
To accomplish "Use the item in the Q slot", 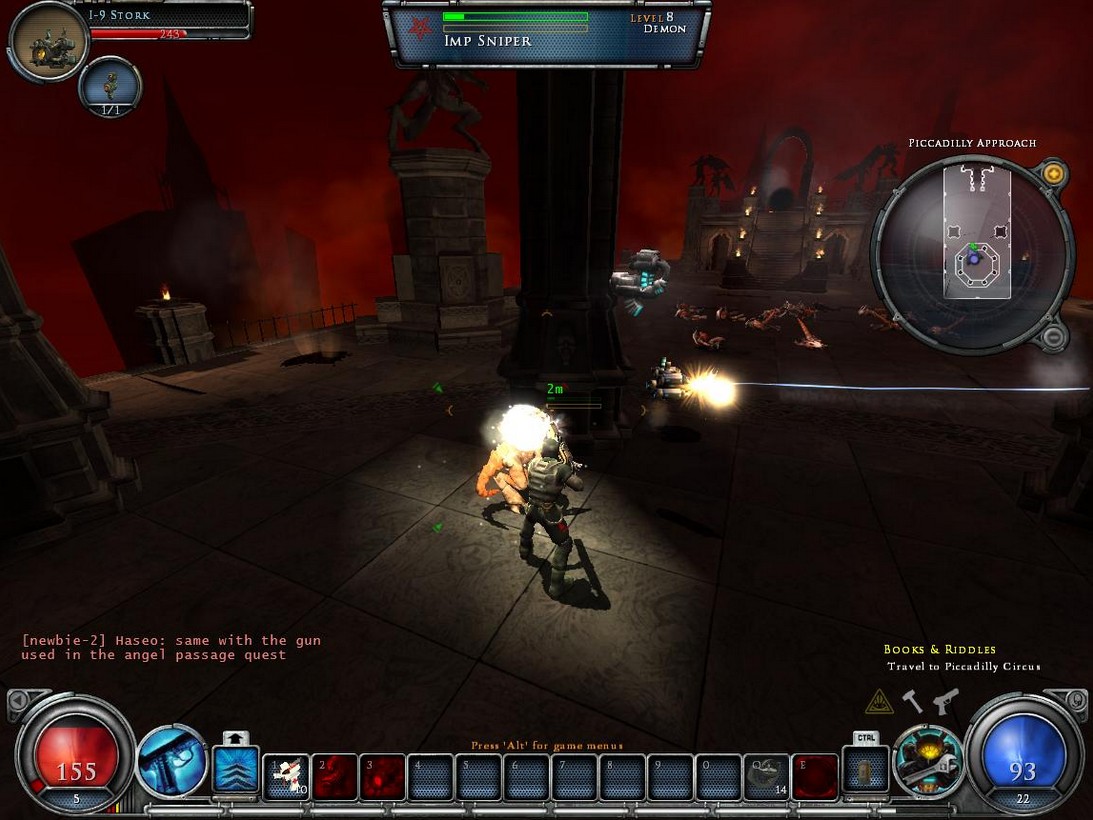I will [x=766, y=776].
